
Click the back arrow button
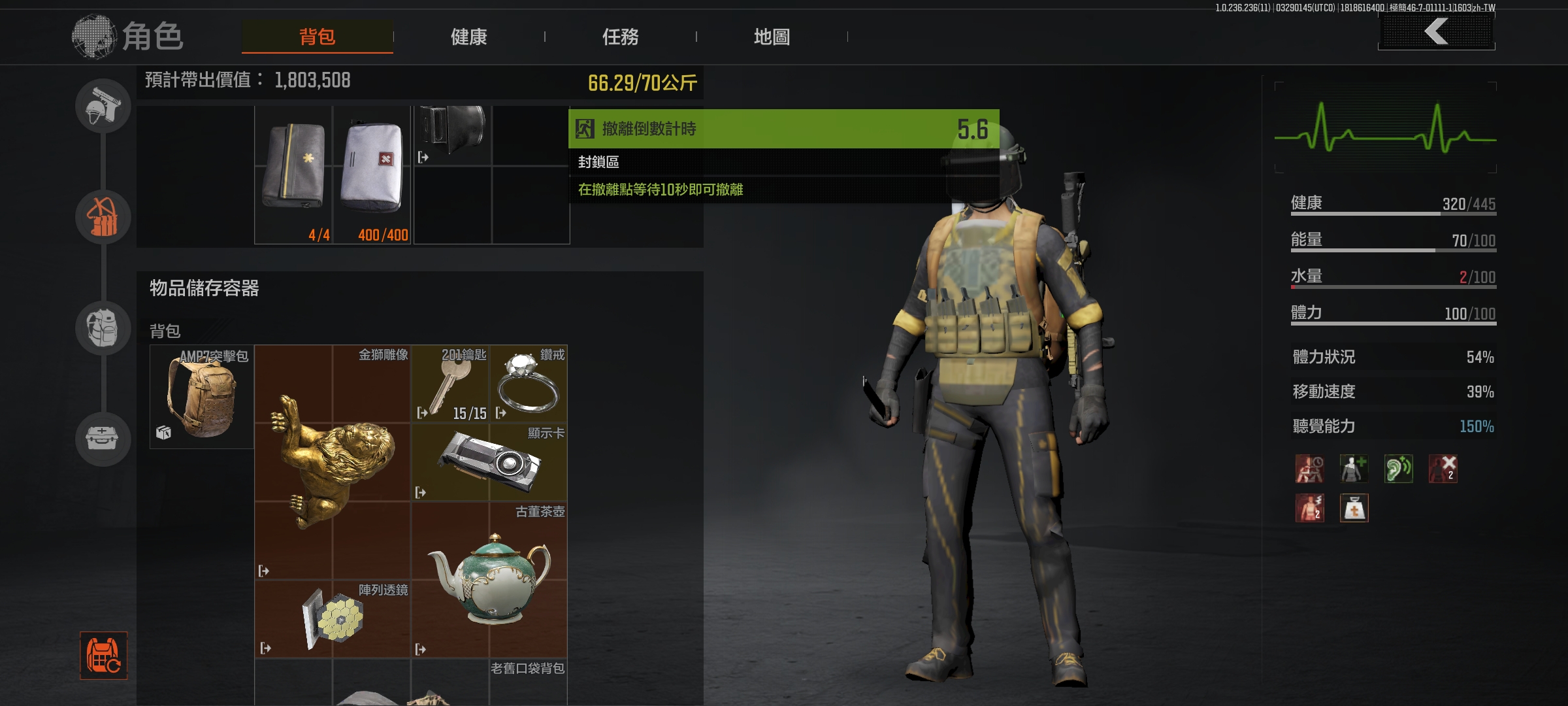[1436, 31]
